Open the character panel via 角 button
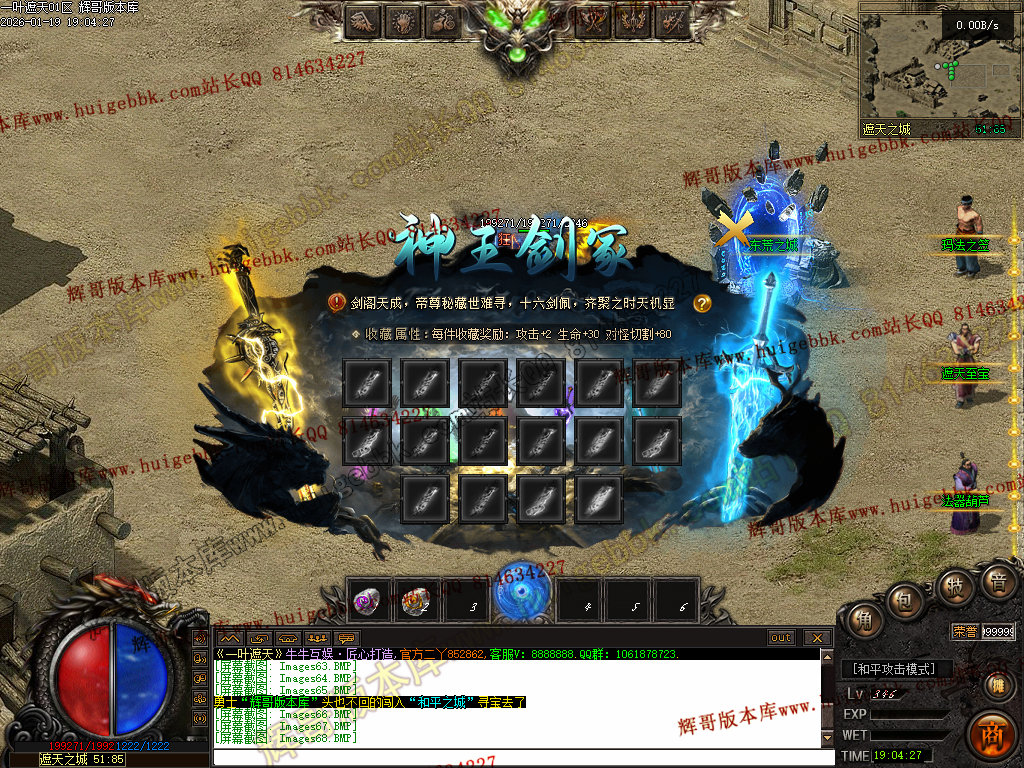1024x768 pixels. 863,621
